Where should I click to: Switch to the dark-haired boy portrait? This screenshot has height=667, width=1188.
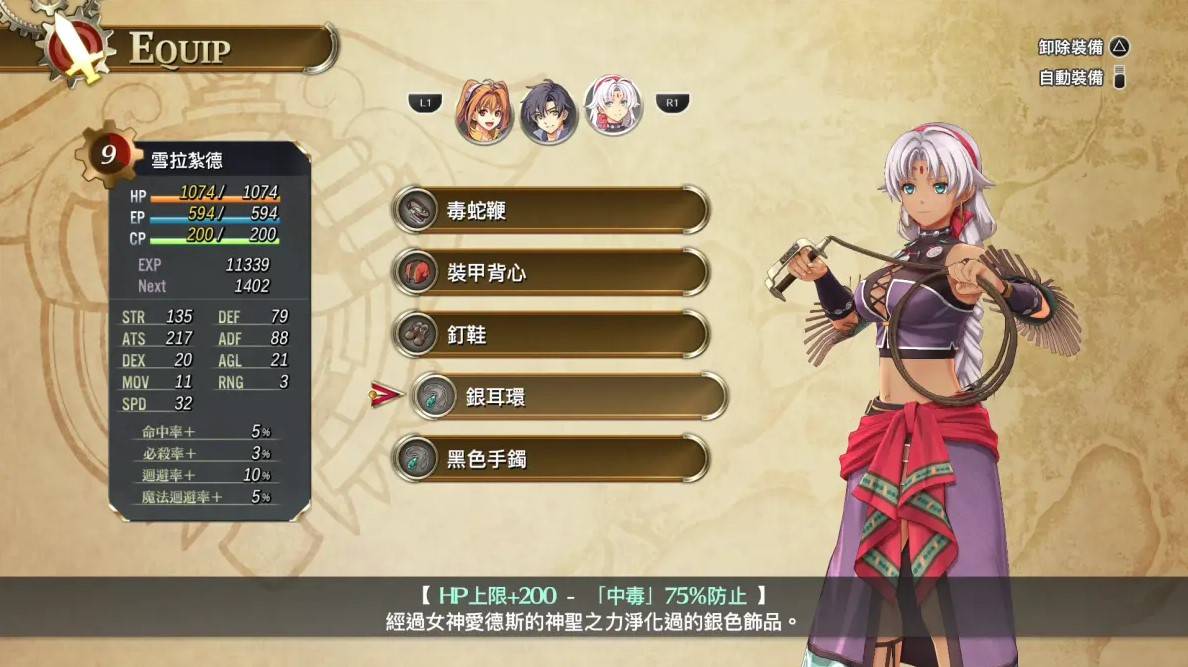point(549,110)
